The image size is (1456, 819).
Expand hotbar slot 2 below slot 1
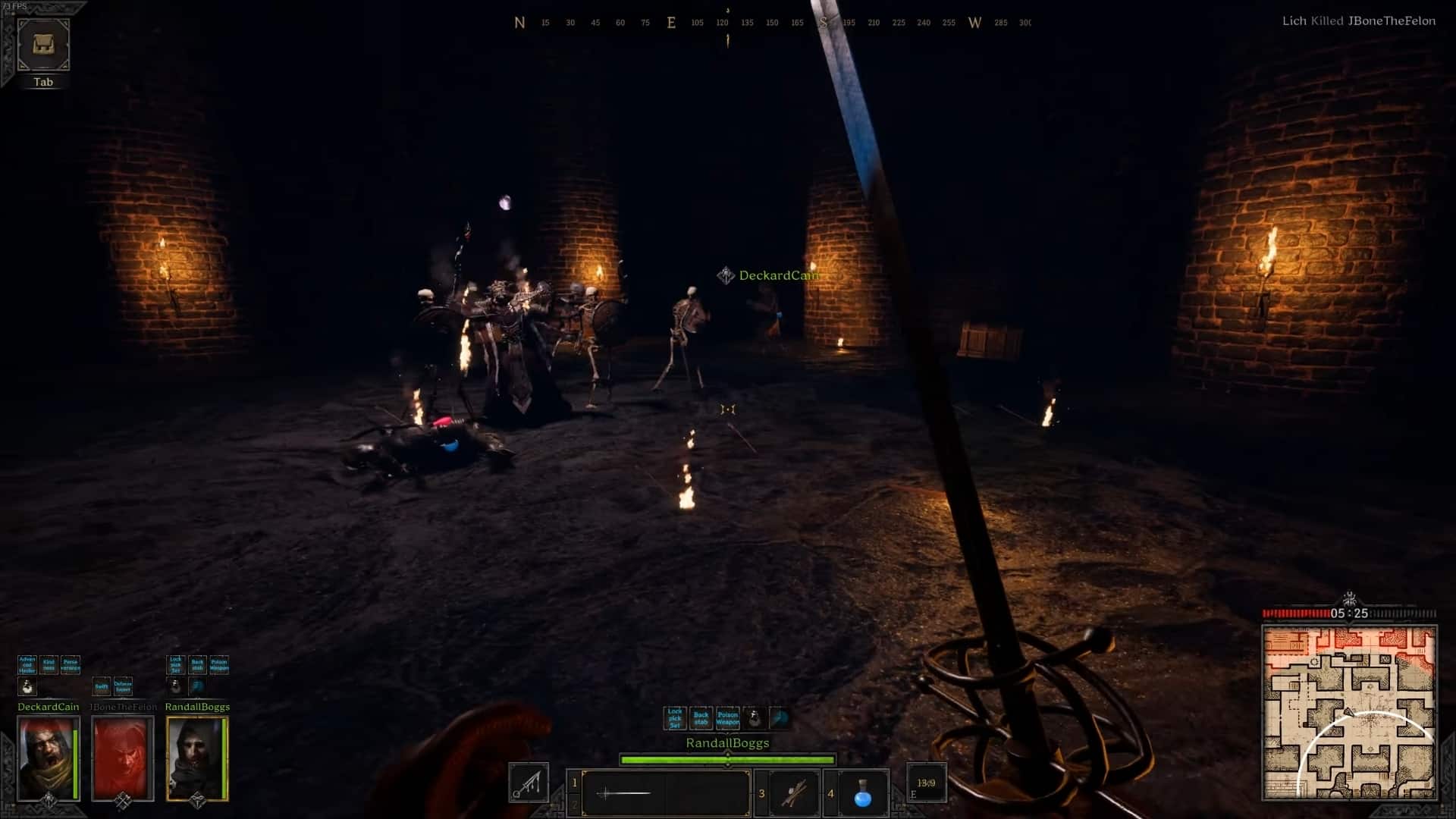click(x=574, y=805)
